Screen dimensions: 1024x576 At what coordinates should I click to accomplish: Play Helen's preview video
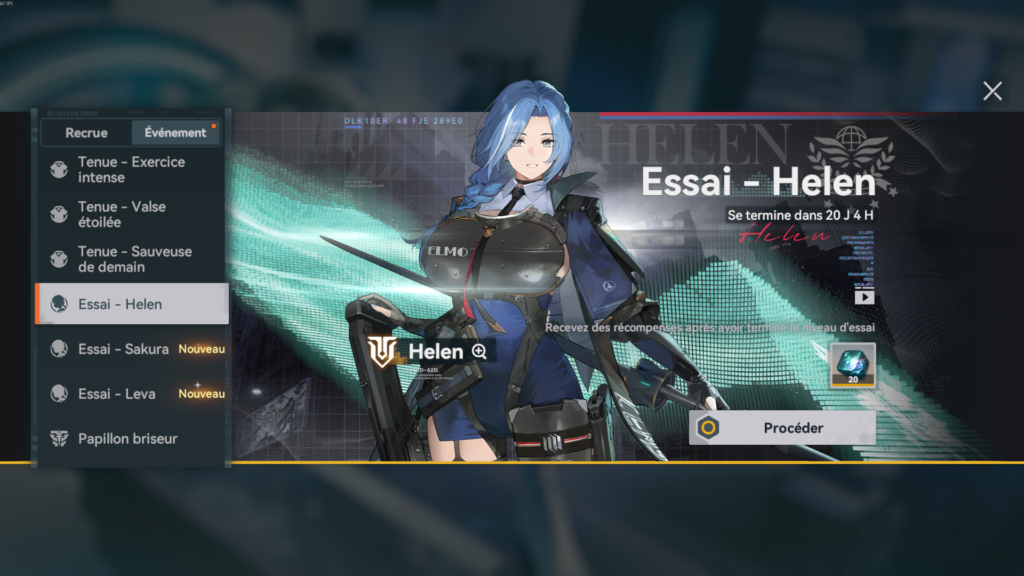click(864, 297)
